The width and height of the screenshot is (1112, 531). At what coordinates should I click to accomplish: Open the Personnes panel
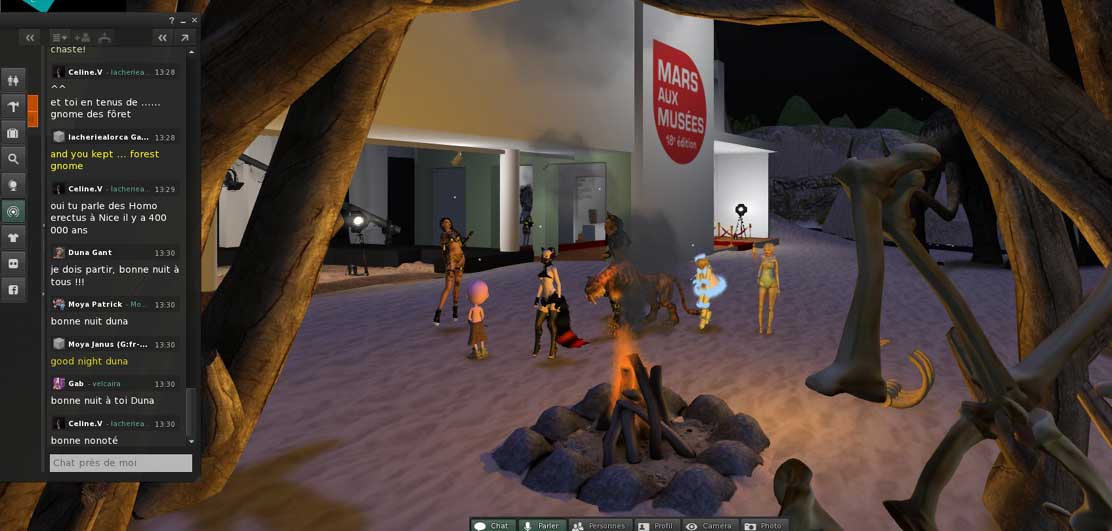(x=598, y=525)
